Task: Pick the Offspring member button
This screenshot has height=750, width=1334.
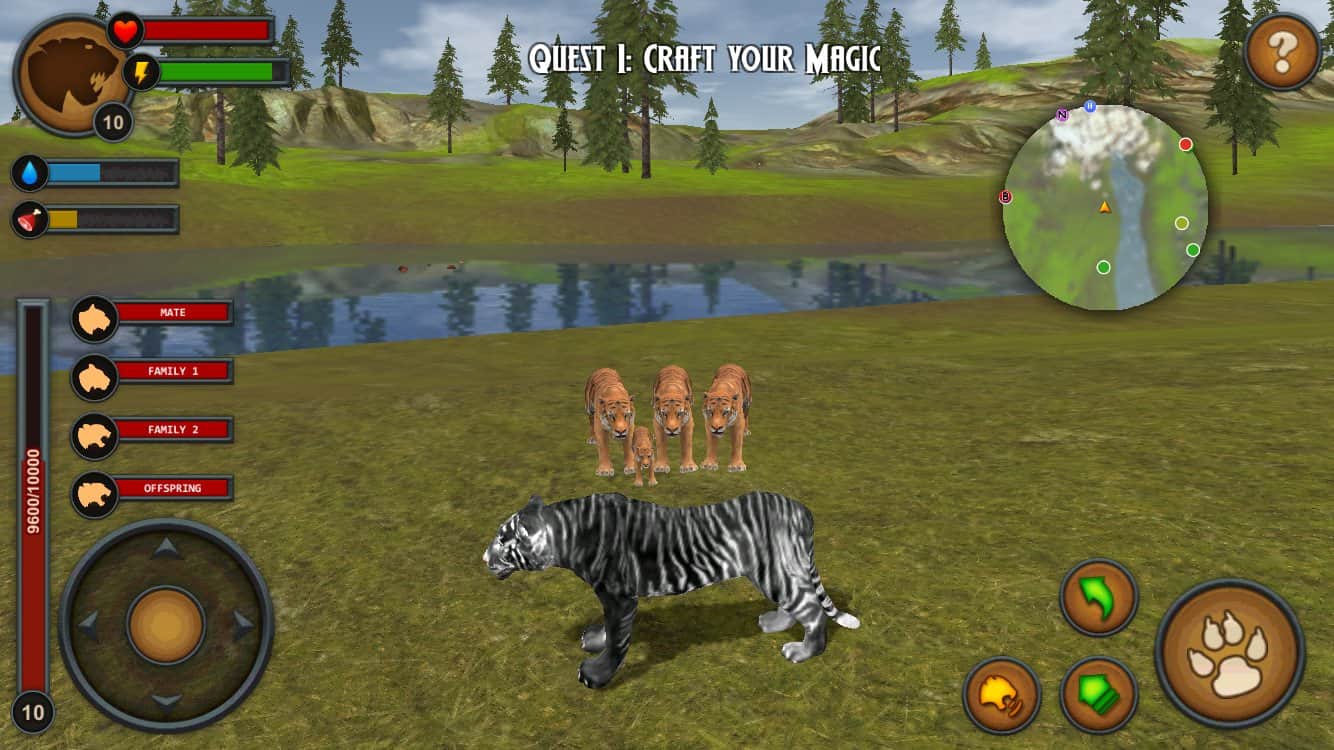Action: [x=153, y=489]
